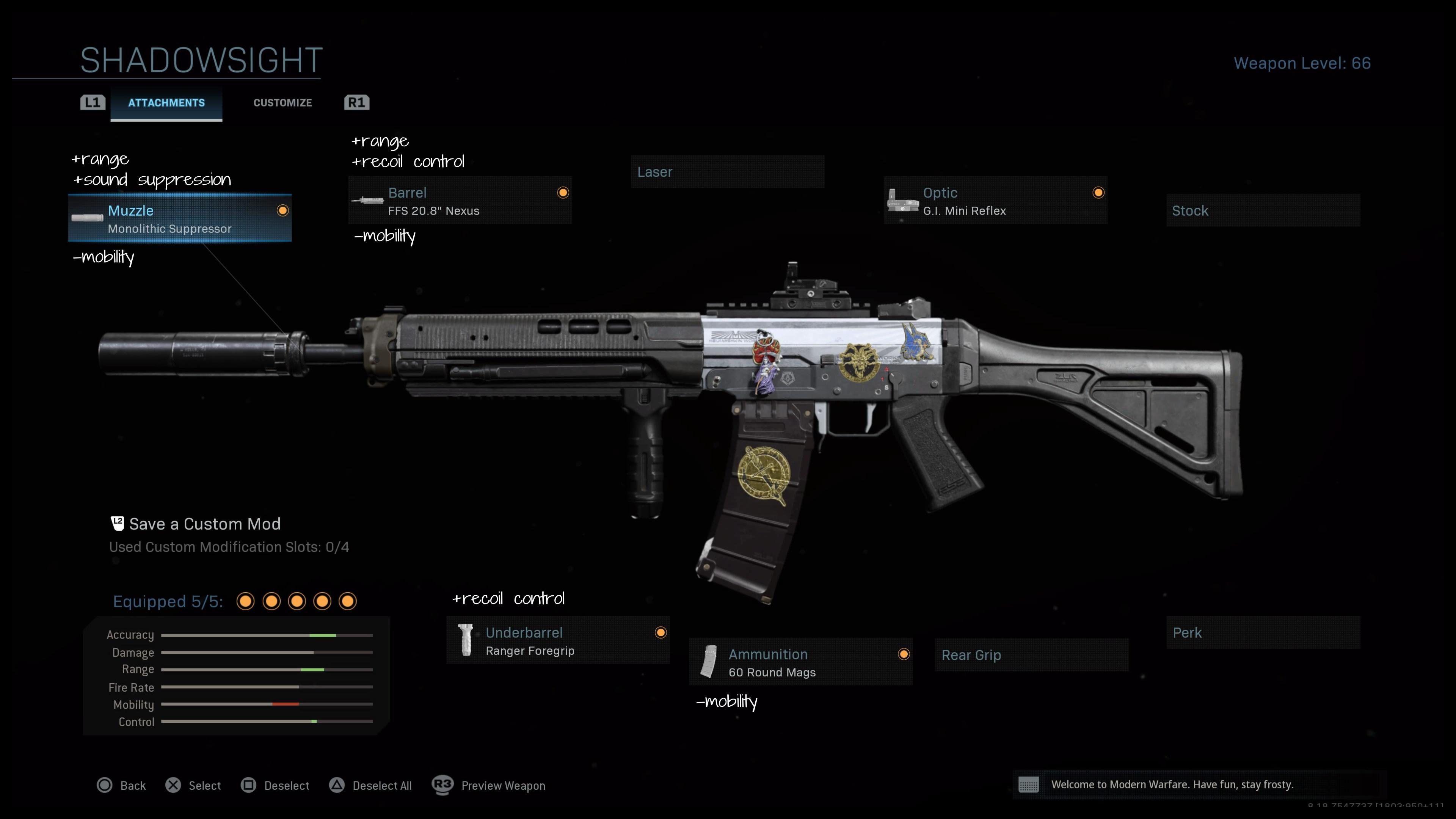The height and width of the screenshot is (819, 1456).
Task: Click the Barrel attachment icon
Action: [x=367, y=201]
